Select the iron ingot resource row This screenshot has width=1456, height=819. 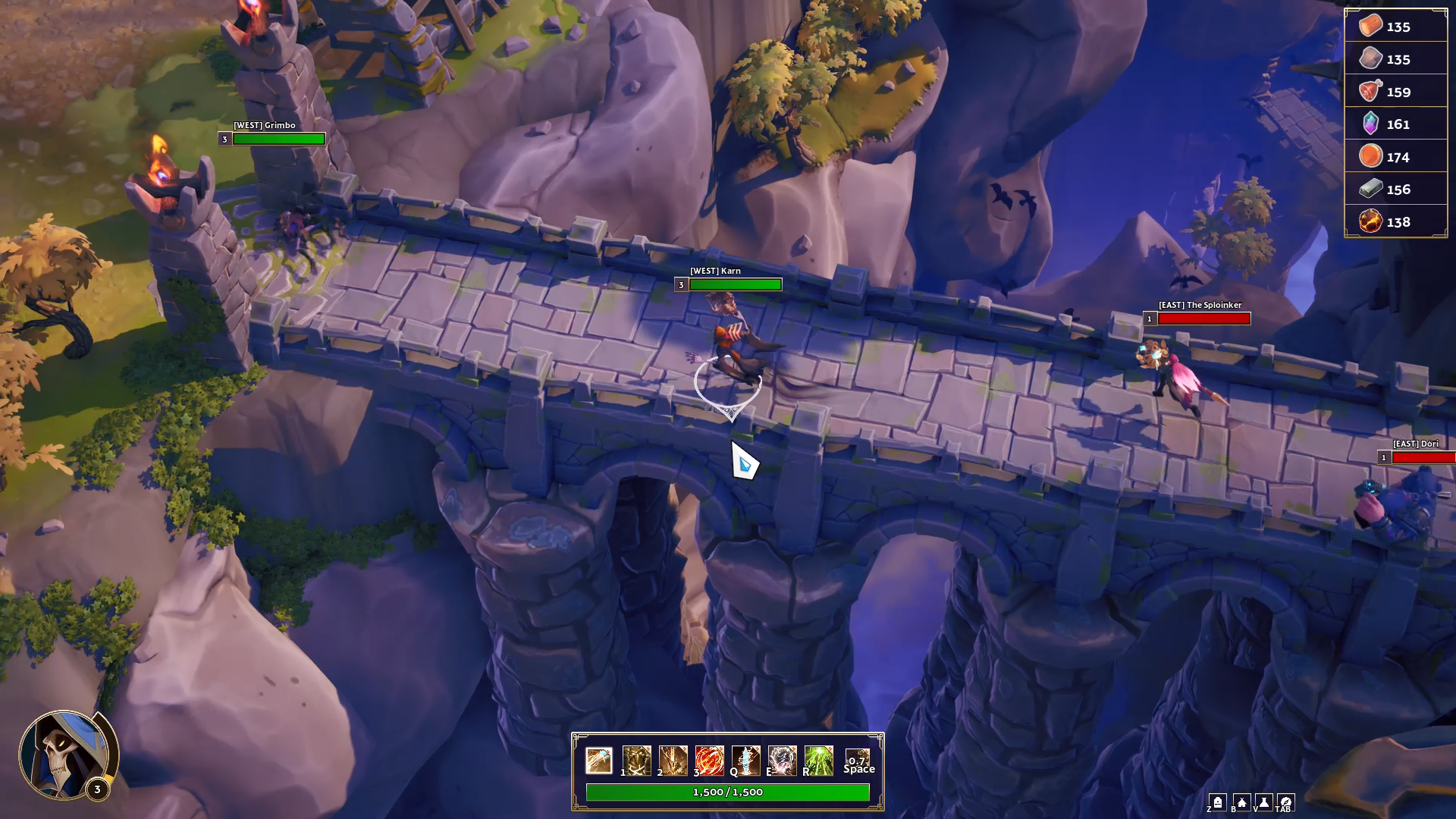pyautogui.click(x=1395, y=190)
